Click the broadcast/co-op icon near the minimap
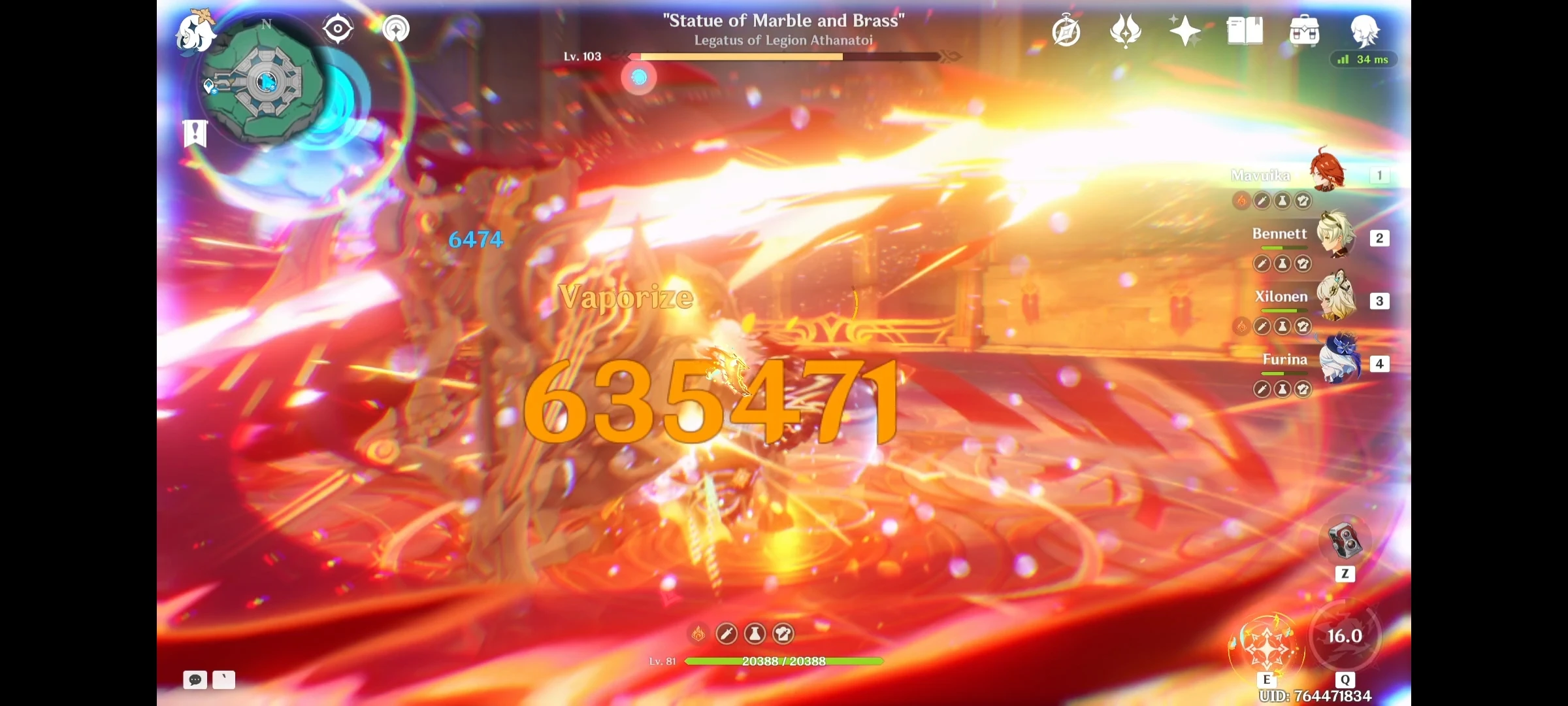The height and width of the screenshot is (706, 1568). (x=395, y=27)
